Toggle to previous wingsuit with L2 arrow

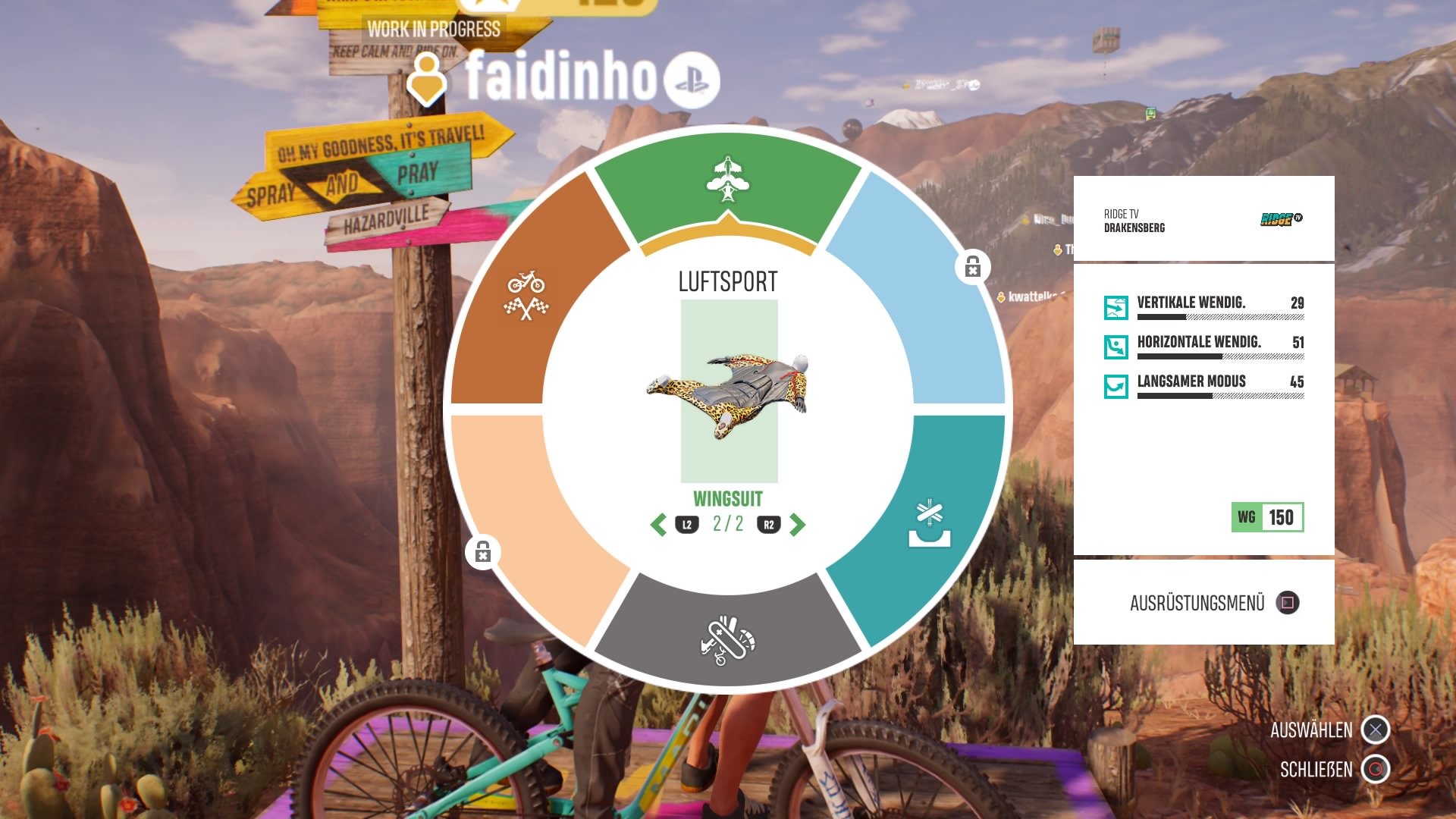660,524
